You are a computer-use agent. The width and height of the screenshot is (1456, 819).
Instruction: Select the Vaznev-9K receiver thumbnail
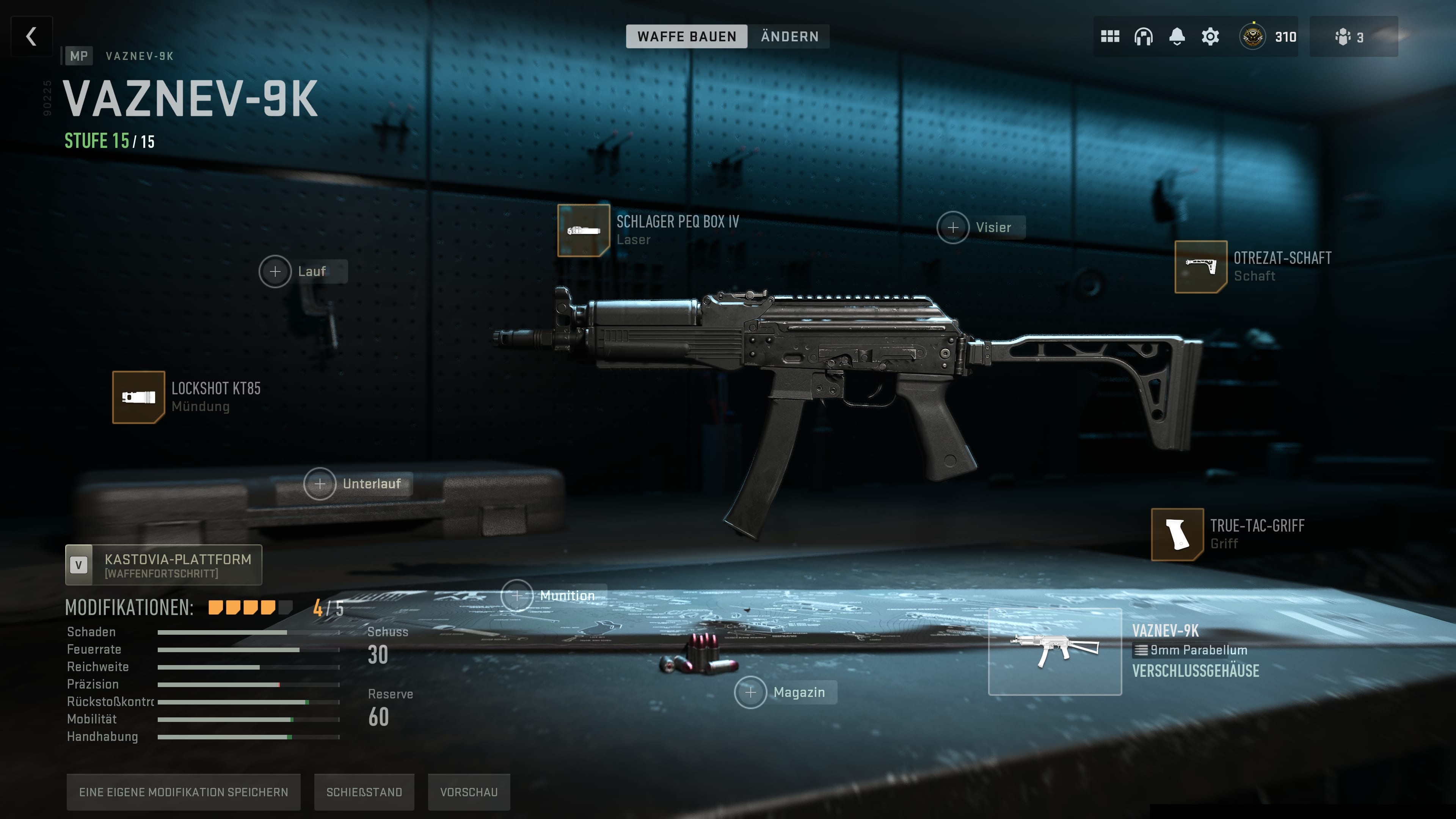(1055, 652)
